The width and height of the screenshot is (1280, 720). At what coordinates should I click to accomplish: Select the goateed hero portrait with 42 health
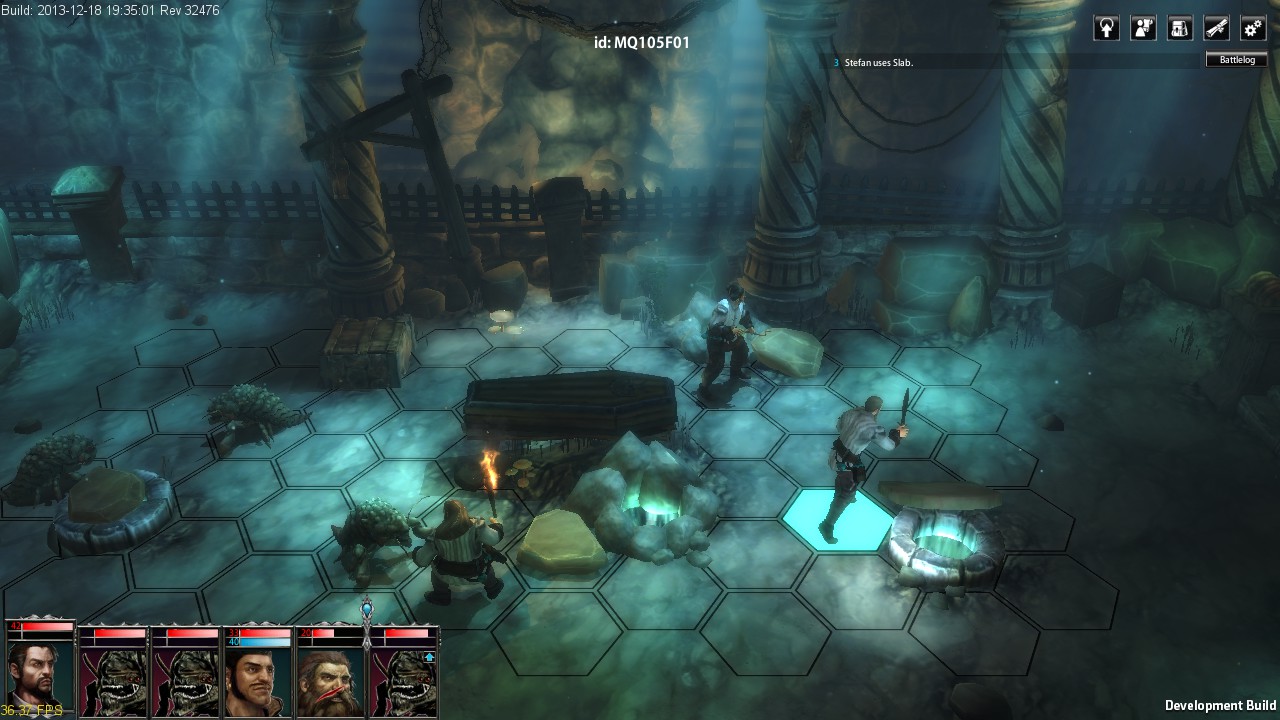coord(40,671)
